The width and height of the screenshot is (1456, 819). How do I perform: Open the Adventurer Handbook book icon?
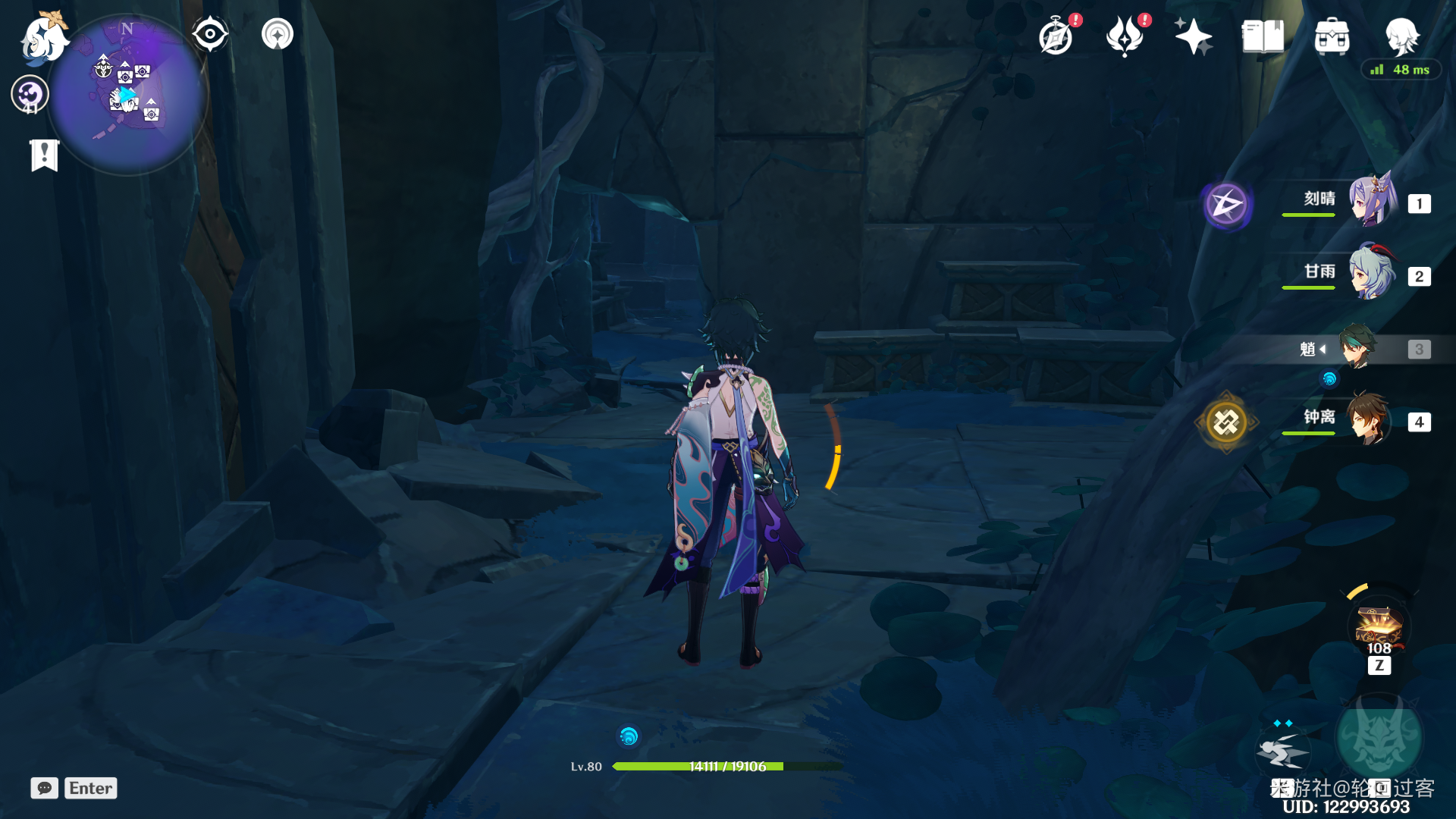coord(1263,37)
